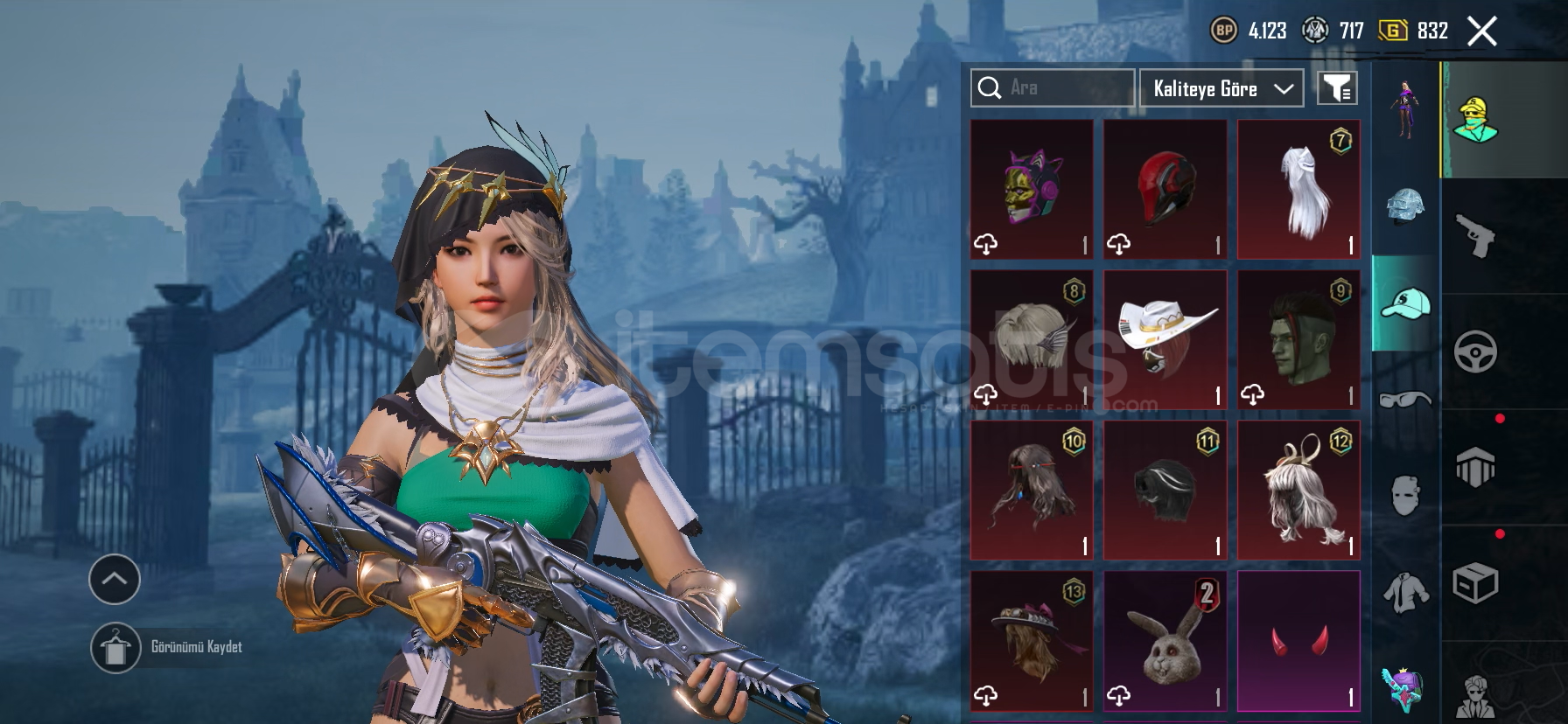Select the red motorcycle helmet item
Screen dimensions: 1568x724
point(1165,190)
